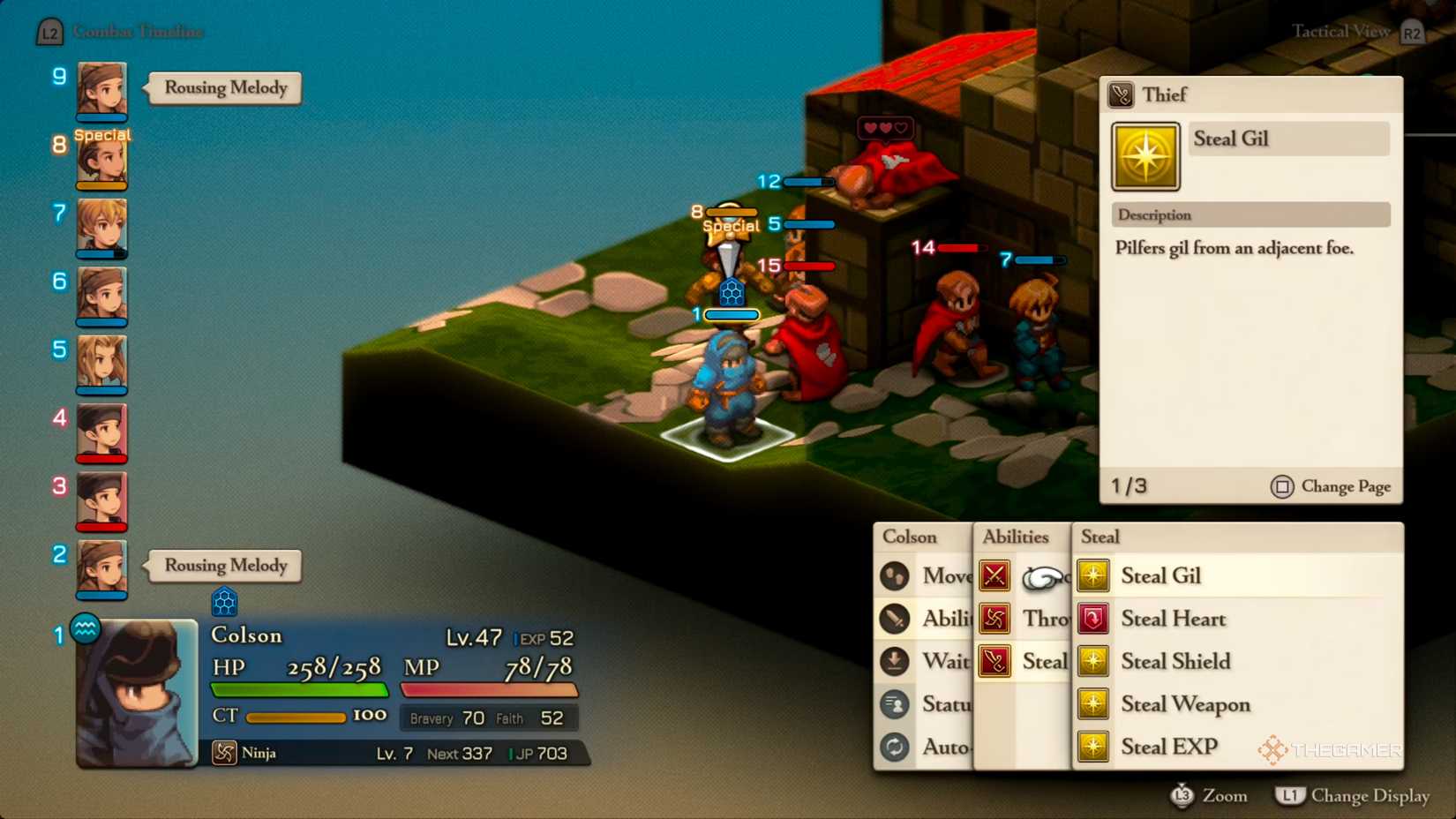Click the red Steal Heart icon
Image resolution: width=1456 pixels, height=819 pixels.
pyautogui.click(x=1093, y=619)
